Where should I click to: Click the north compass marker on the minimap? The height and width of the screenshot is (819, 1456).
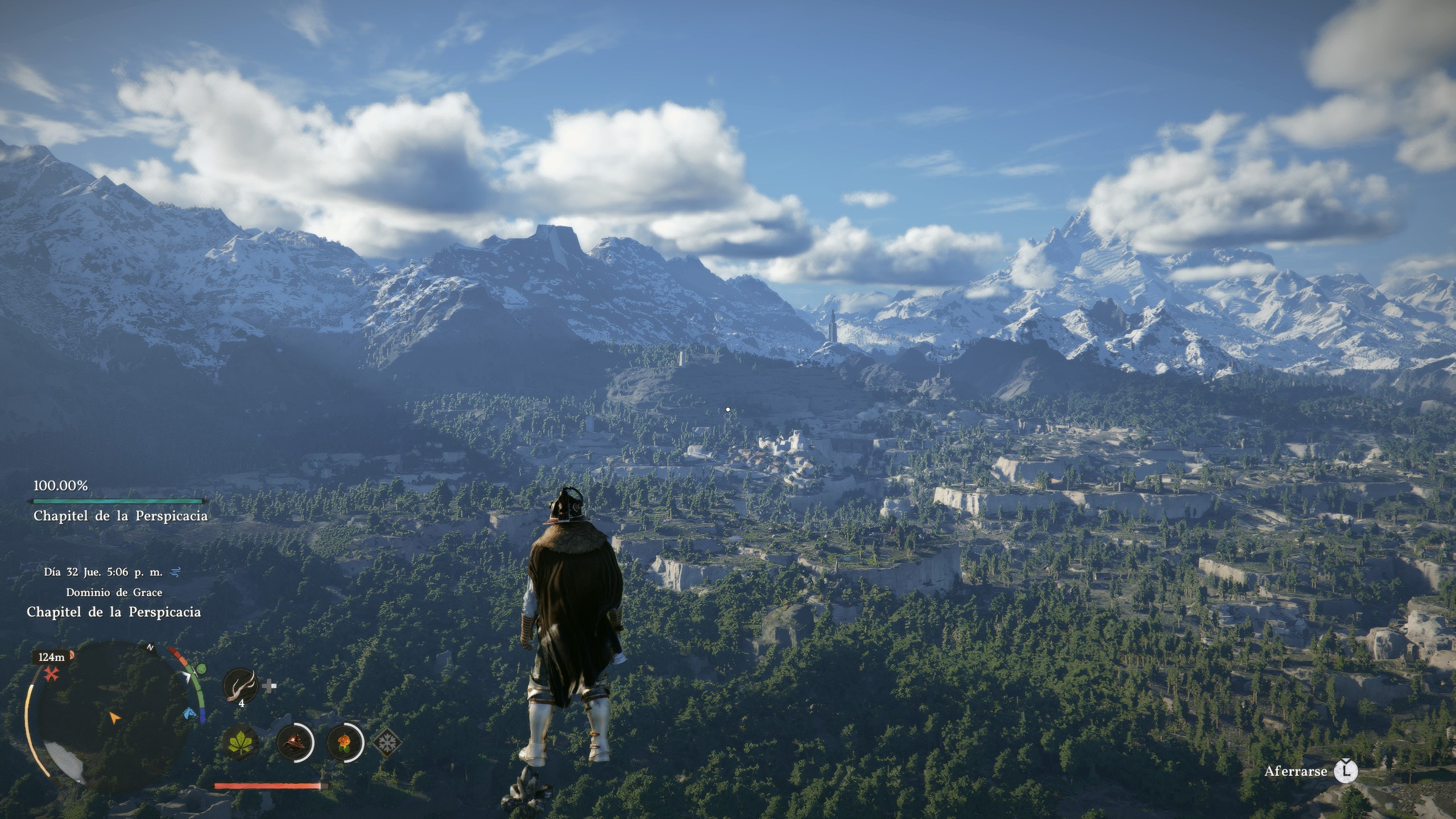click(x=151, y=647)
